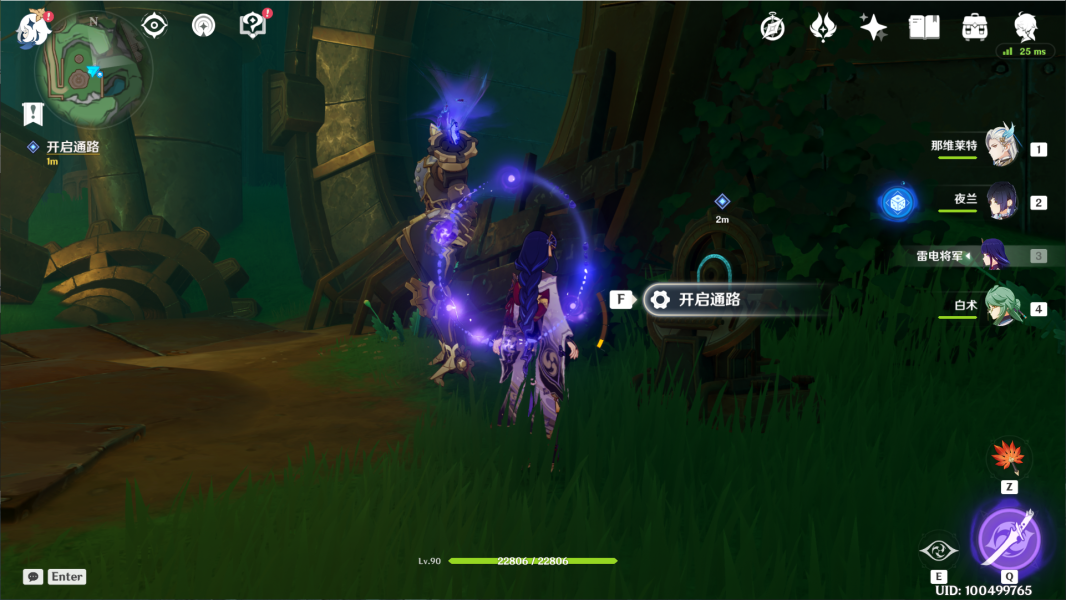1066x600 pixels.
Task: Switch to party member 白术
Action: pyautogui.click(x=1001, y=307)
